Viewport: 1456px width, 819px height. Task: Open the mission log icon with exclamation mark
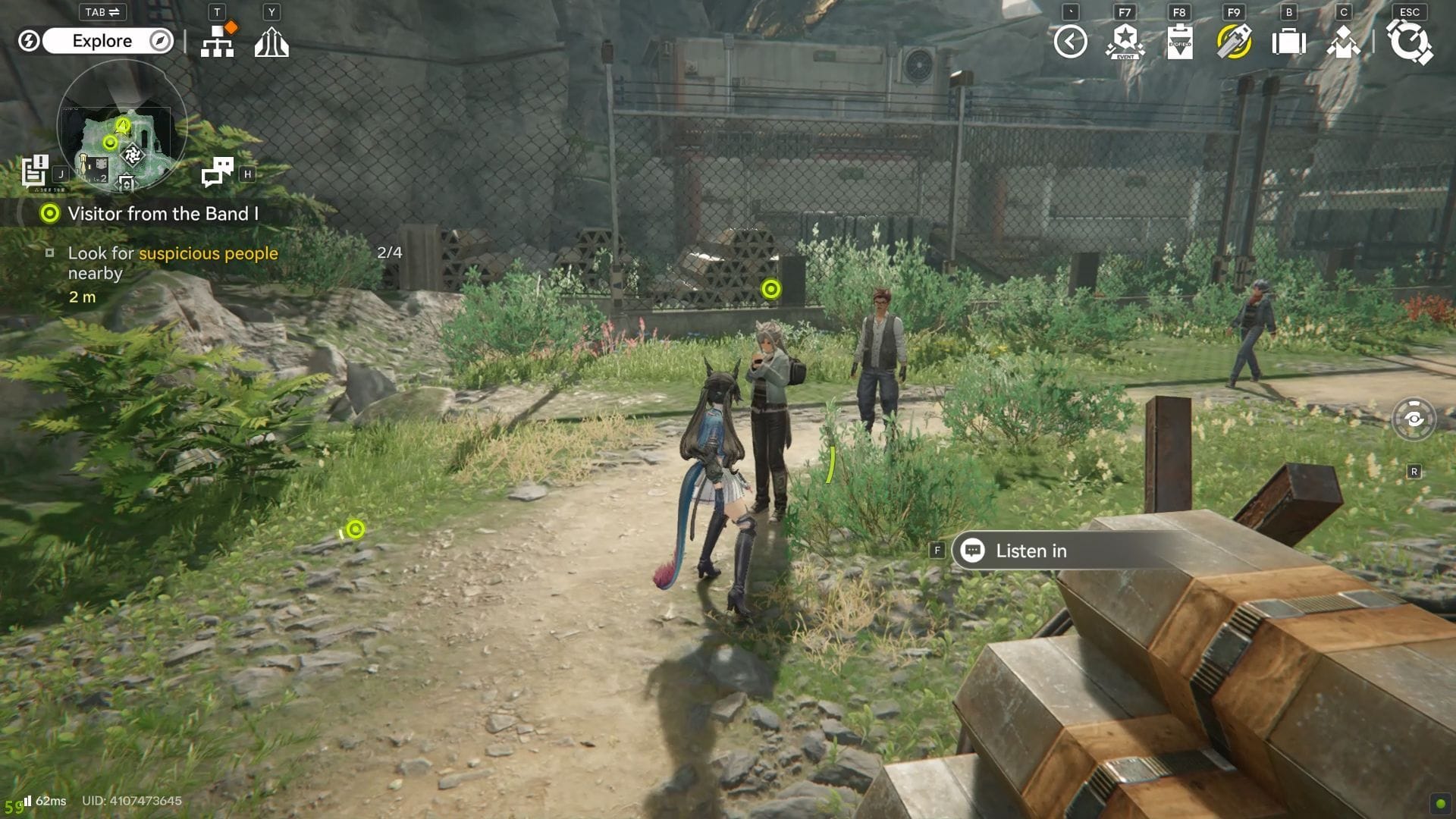[35, 171]
